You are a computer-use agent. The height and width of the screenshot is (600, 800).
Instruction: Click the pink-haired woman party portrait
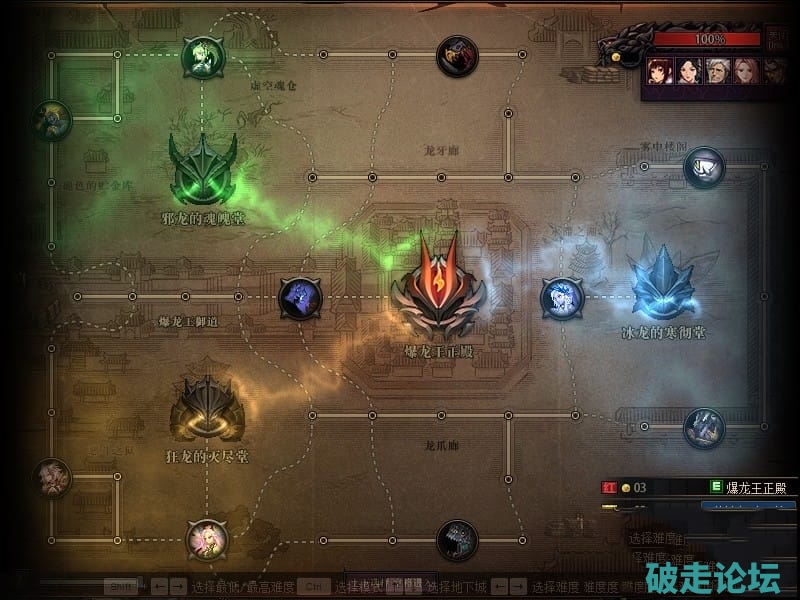pos(746,70)
